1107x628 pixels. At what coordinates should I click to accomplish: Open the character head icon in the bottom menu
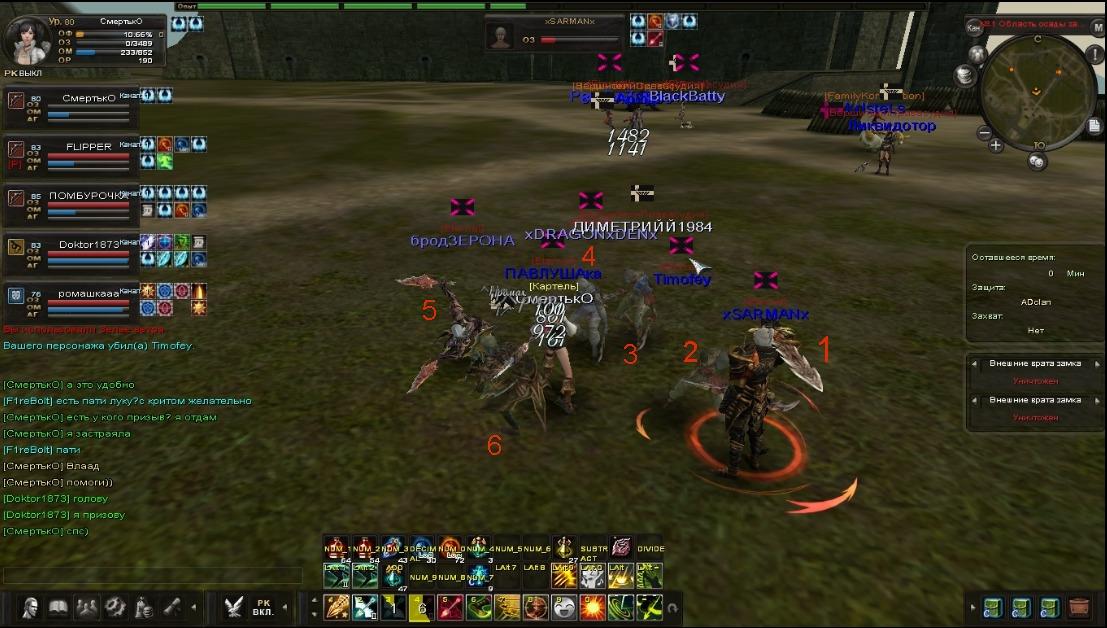point(30,606)
